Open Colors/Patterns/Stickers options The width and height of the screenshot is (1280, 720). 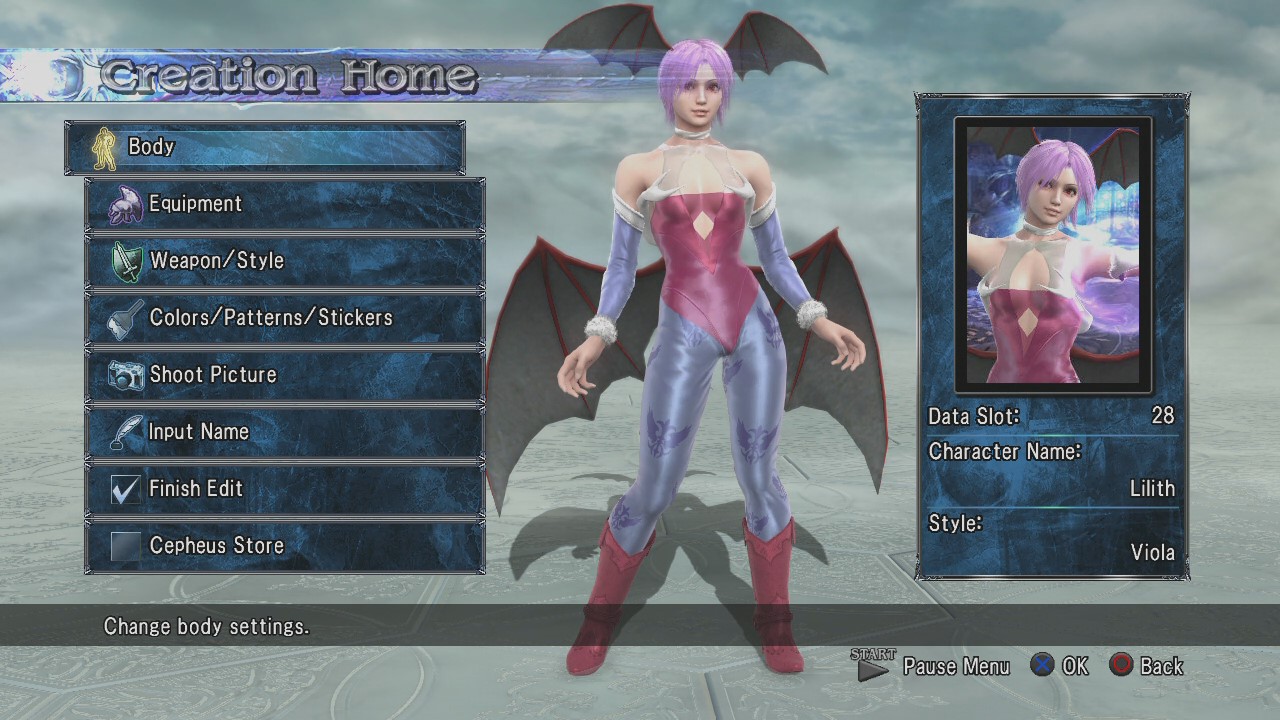(285, 318)
